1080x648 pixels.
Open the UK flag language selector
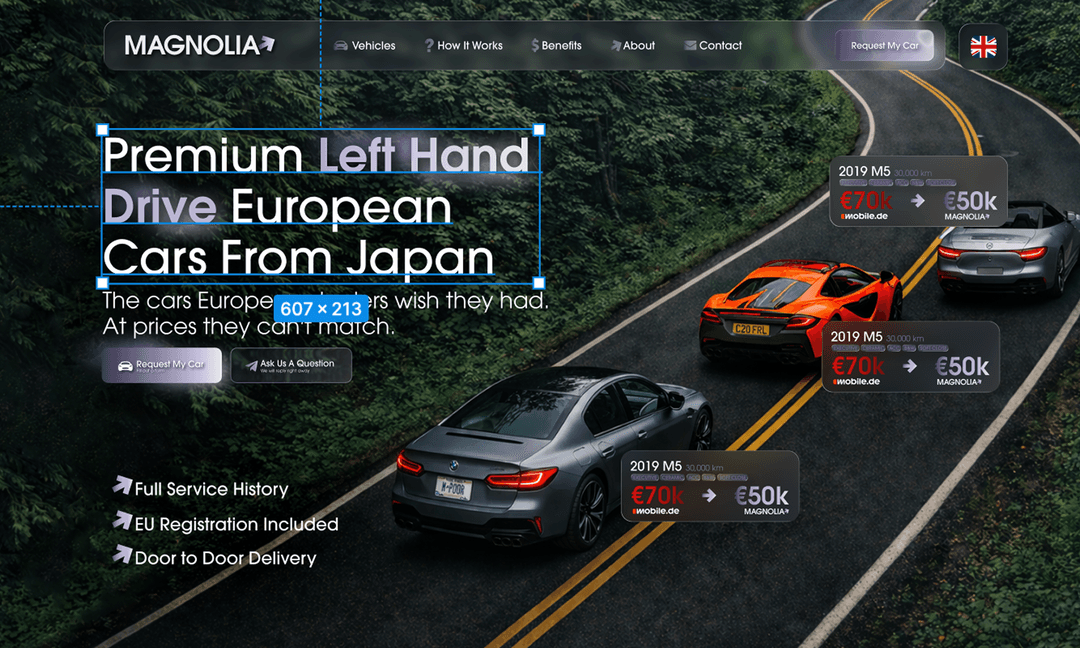coord(983,46)
